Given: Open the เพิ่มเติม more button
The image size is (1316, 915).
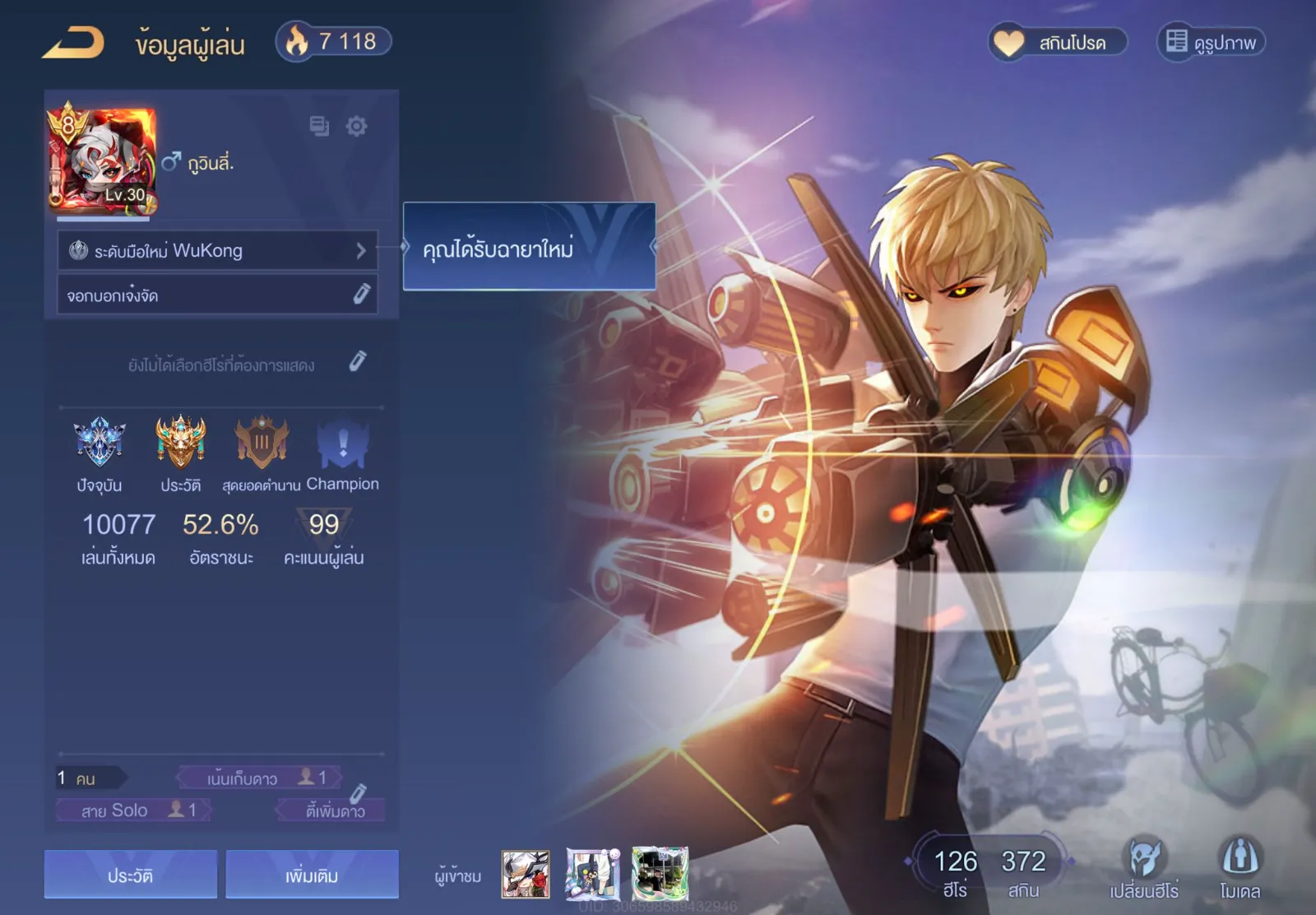Looking at the screenshot, I should click(312, 875).
